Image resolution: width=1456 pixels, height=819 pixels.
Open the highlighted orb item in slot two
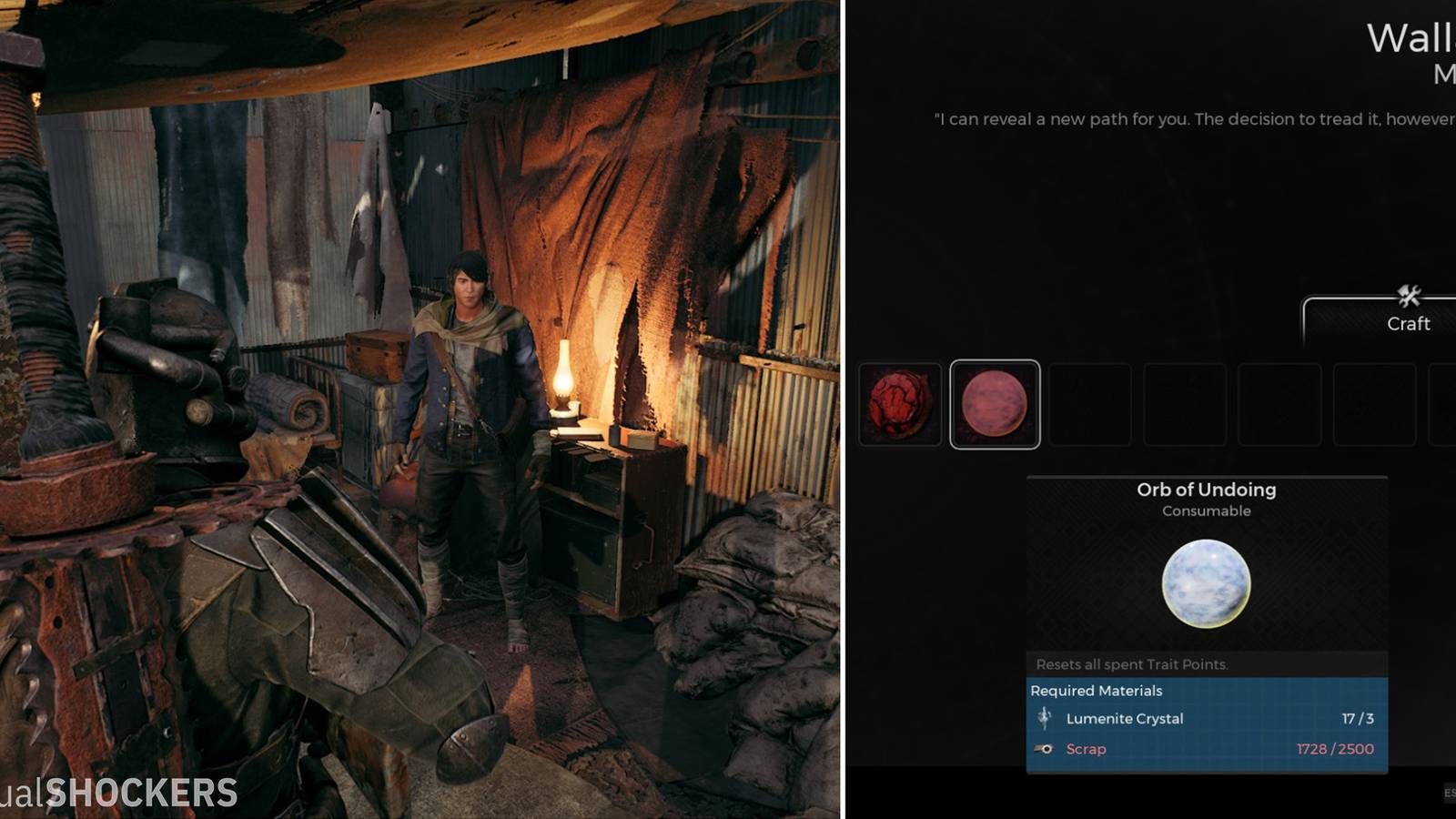click(x=995, y=401)
